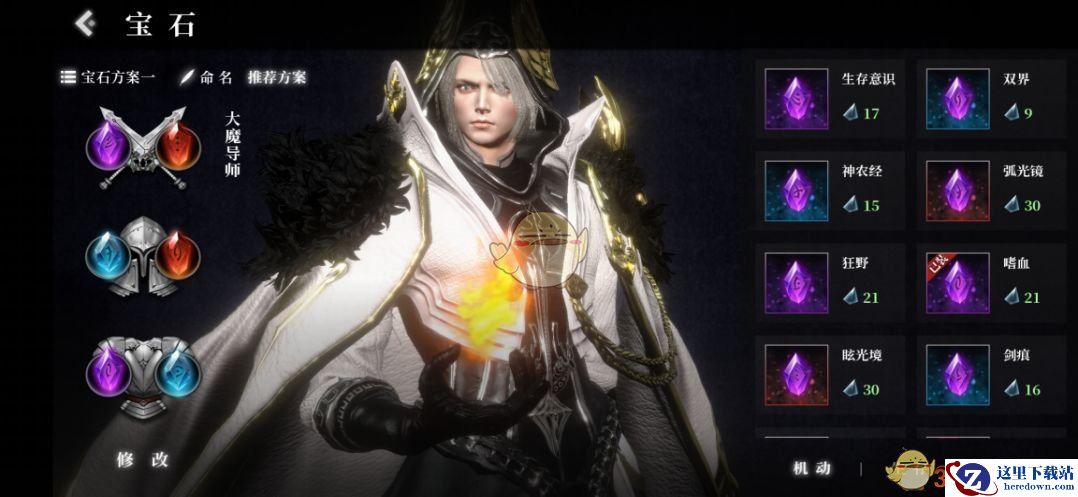
Task: Tap 修改 to modify the gems
Action: pos(143,460)
